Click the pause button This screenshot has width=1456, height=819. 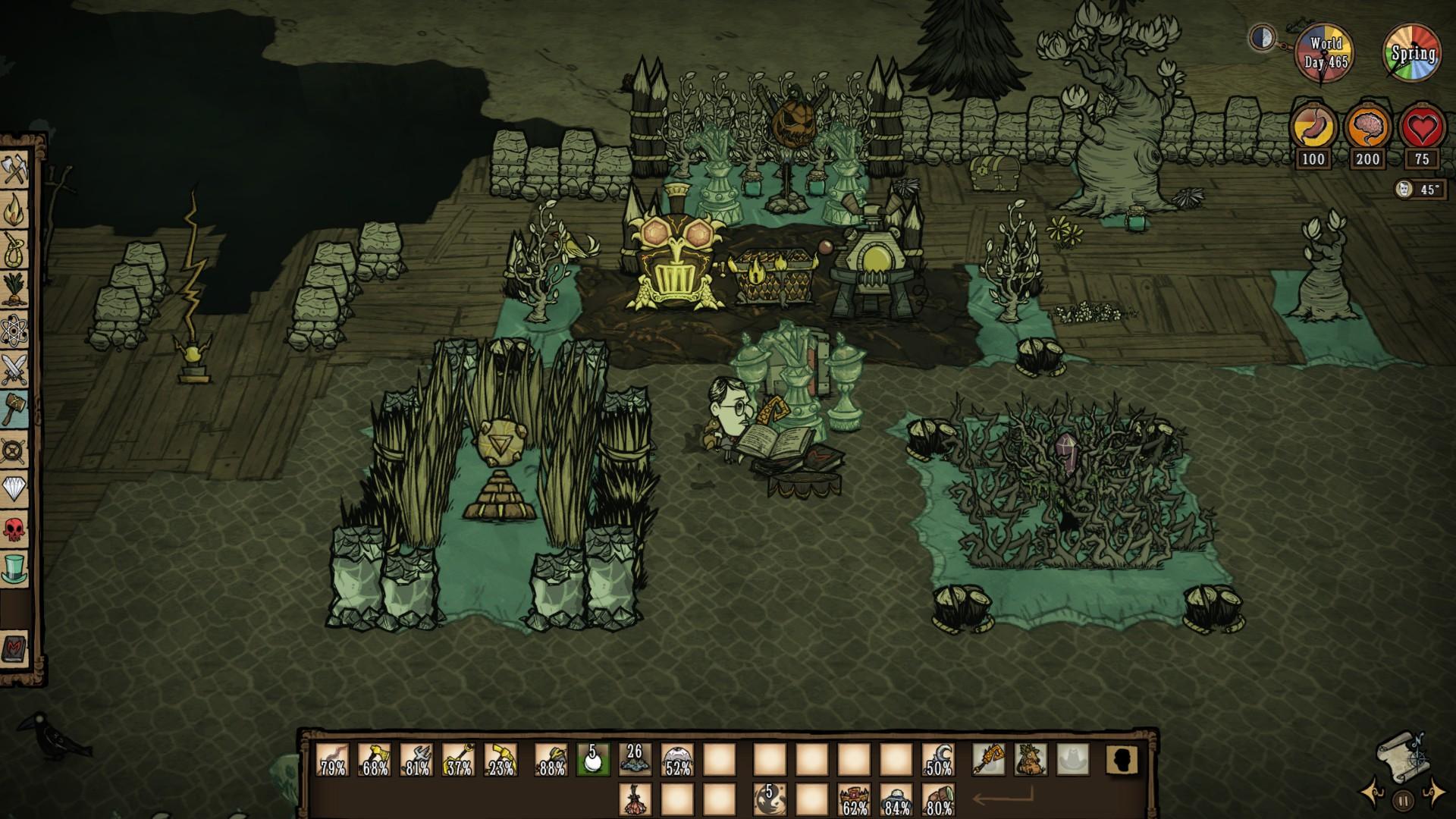(x=1403, y=799)
